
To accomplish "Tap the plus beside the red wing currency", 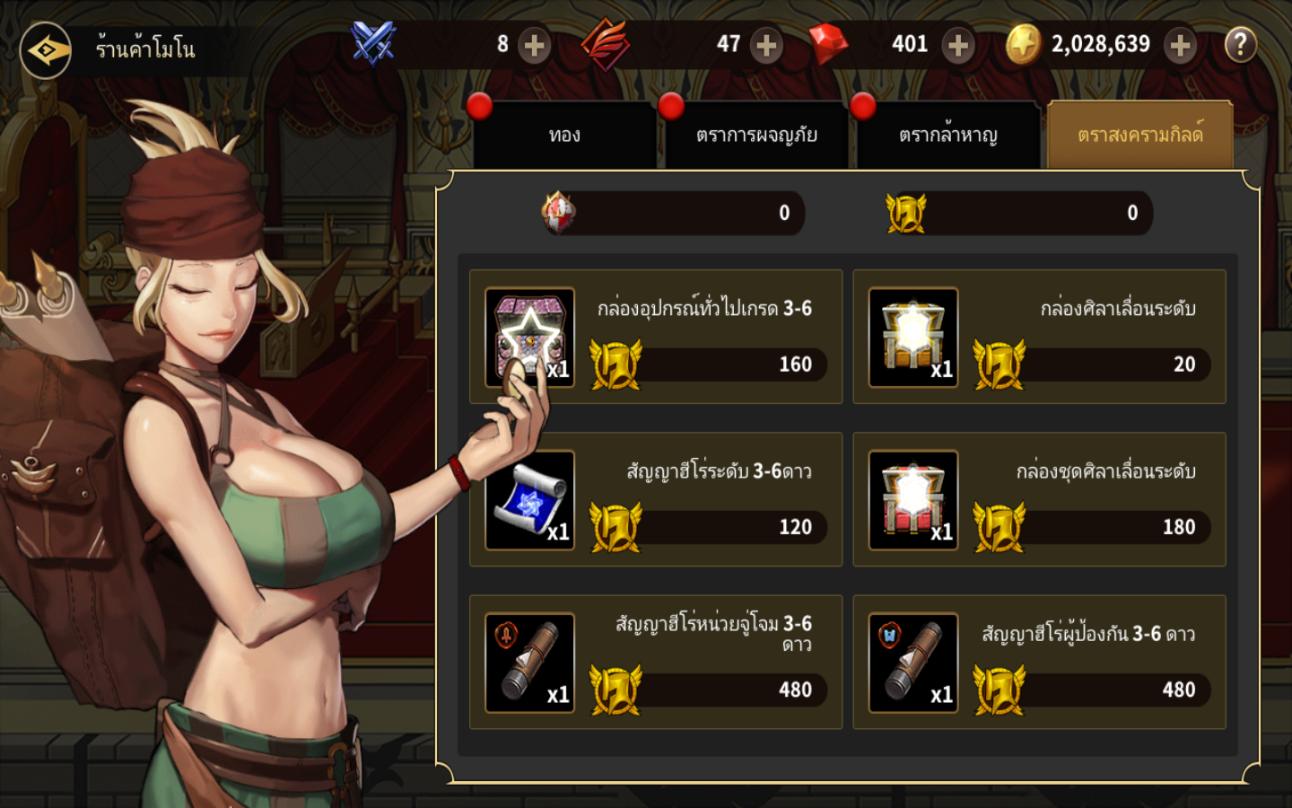I will tap(766, 45).
